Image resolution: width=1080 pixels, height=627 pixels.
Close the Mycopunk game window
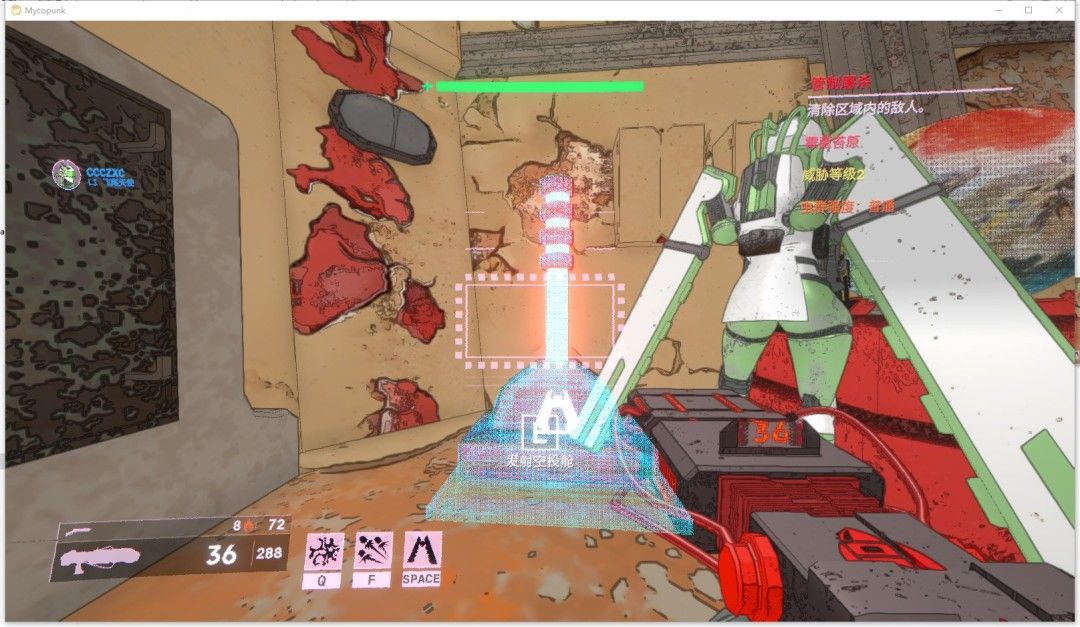pos(1059,10)
